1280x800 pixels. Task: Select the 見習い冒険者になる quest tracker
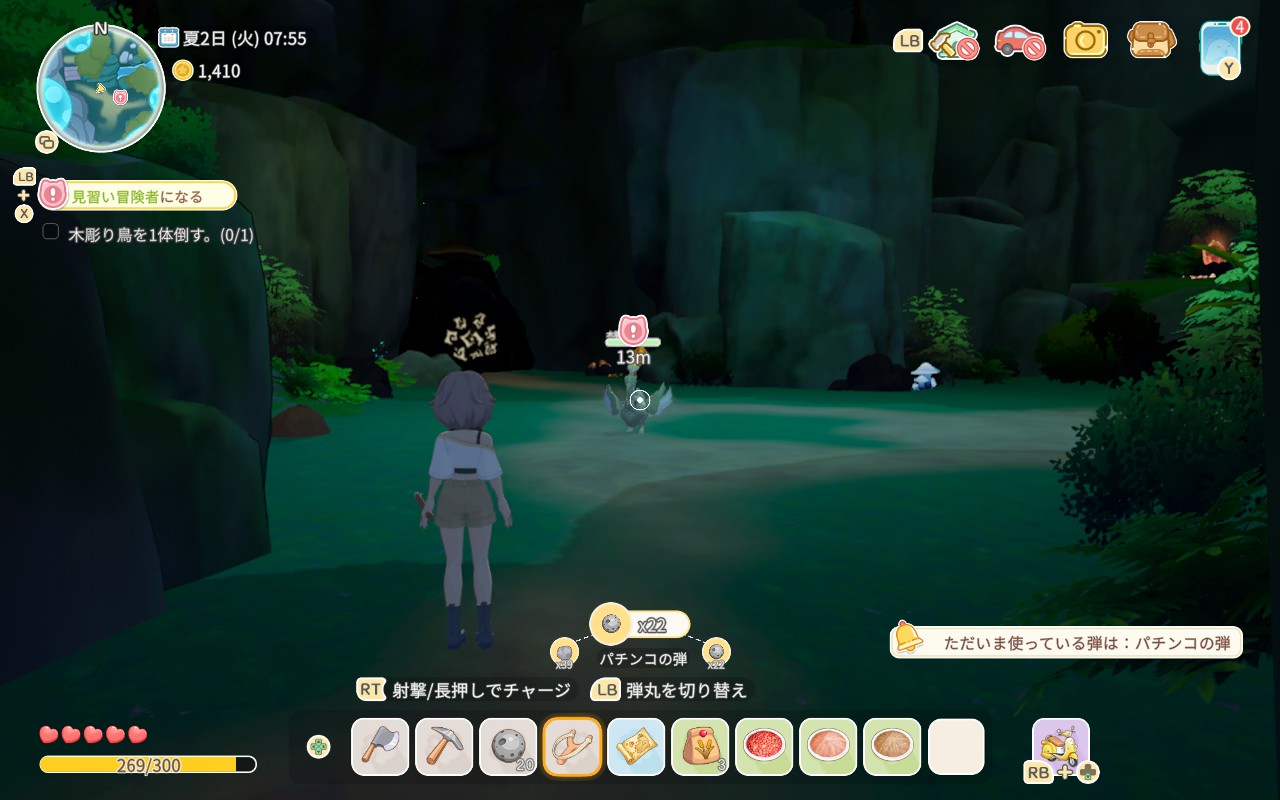138,196
